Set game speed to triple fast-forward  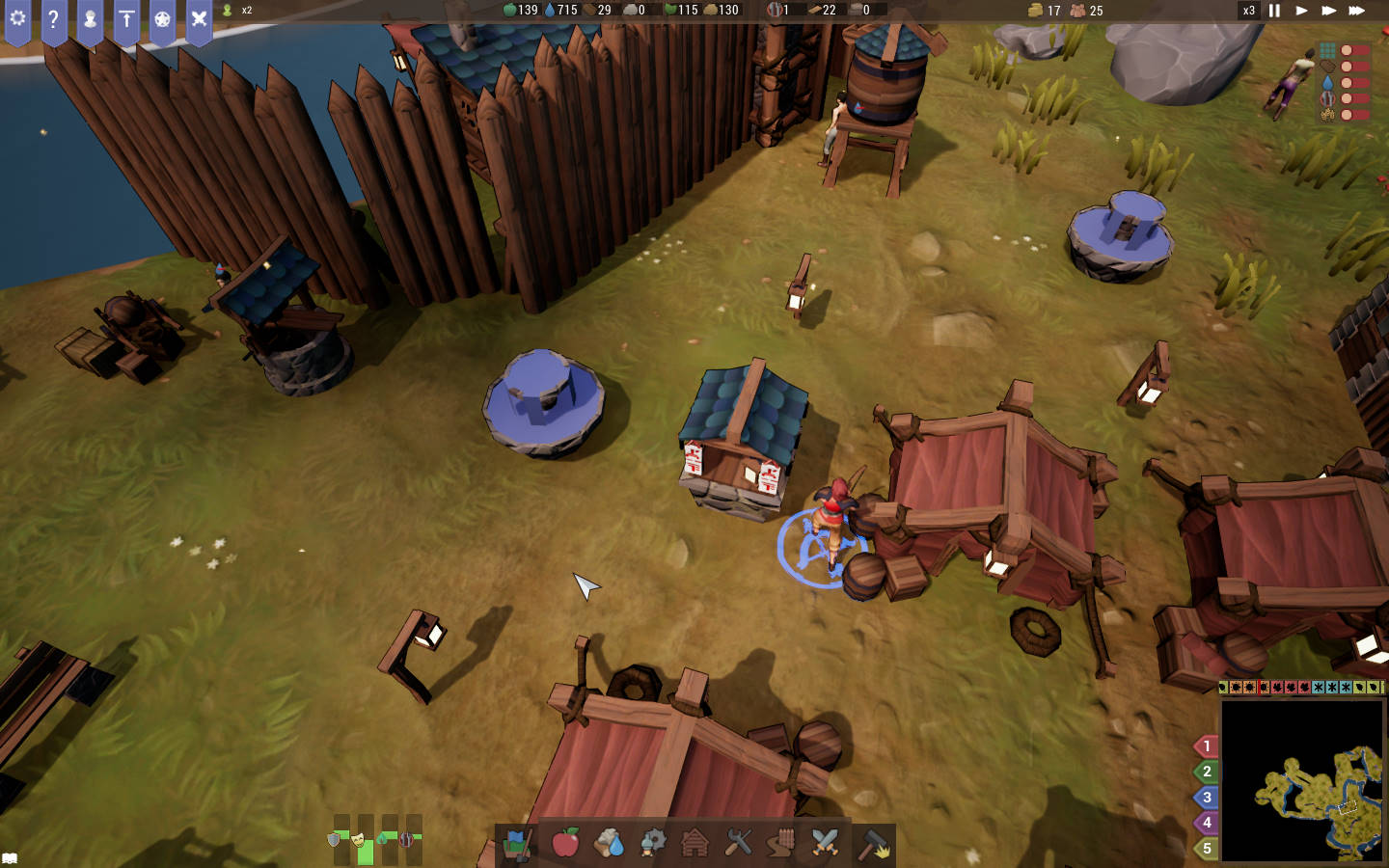[1356, 11]
